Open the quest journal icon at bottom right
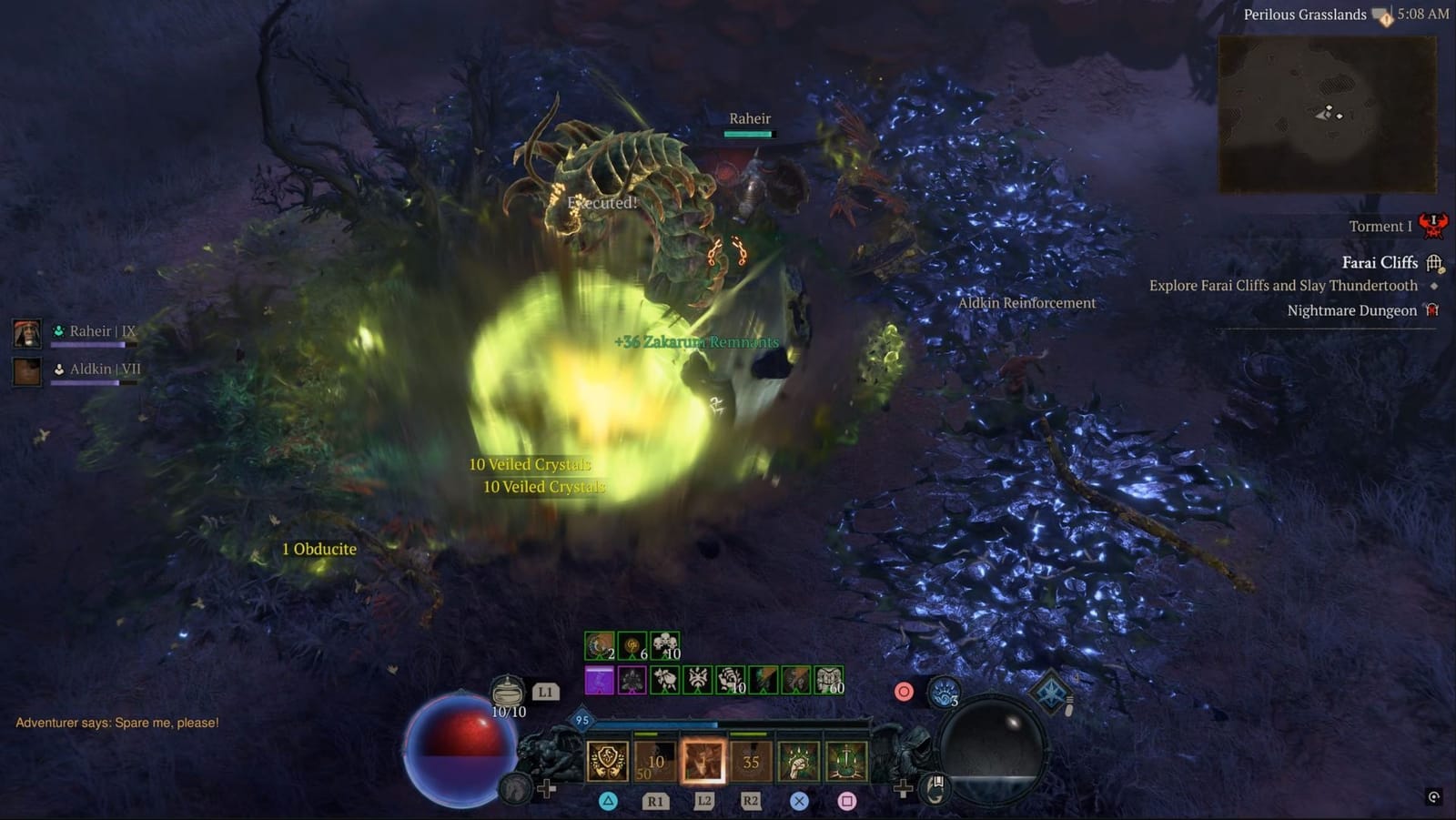 935,790
